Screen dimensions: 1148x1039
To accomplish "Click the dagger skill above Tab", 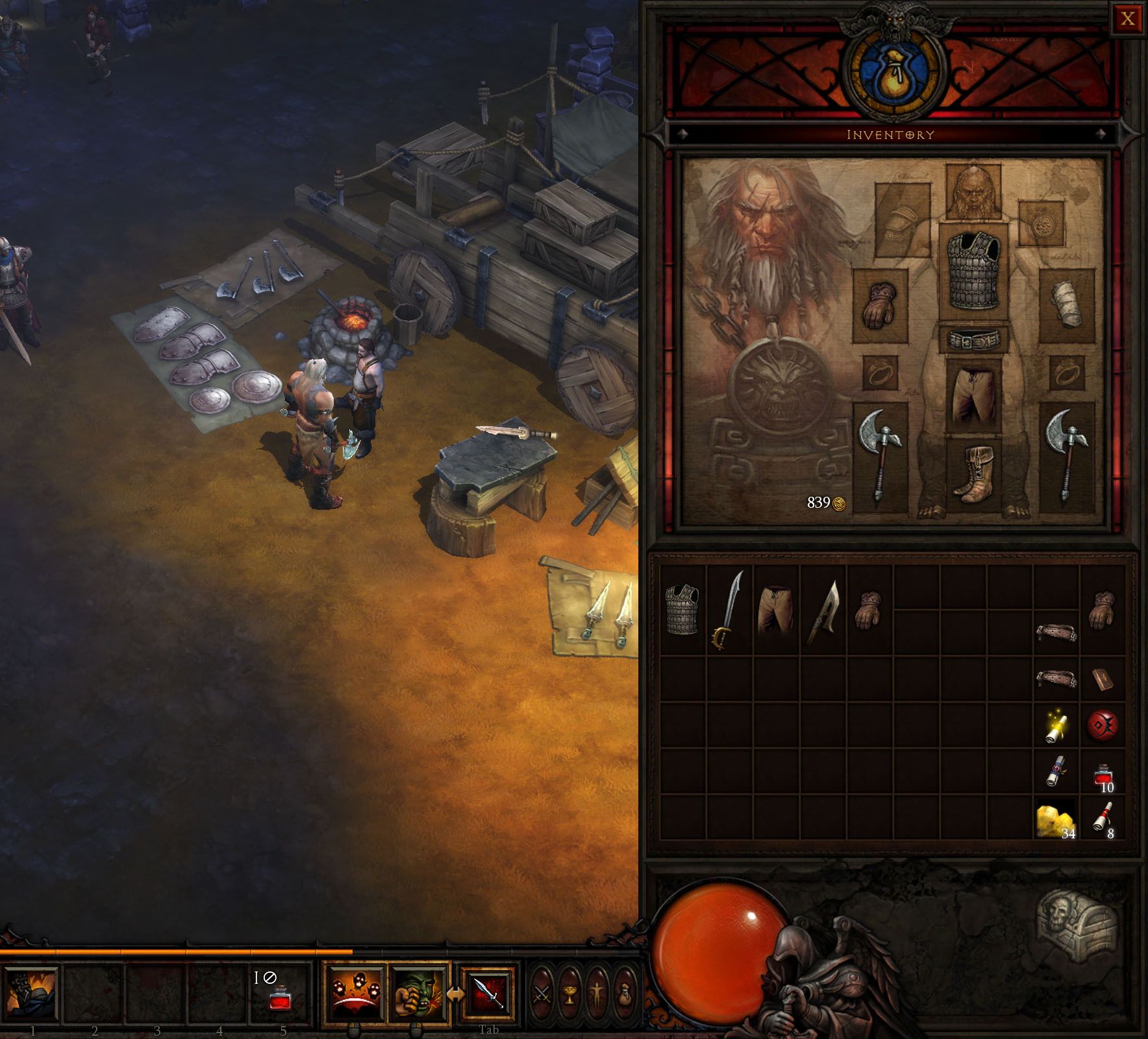I will coord(488,993).
